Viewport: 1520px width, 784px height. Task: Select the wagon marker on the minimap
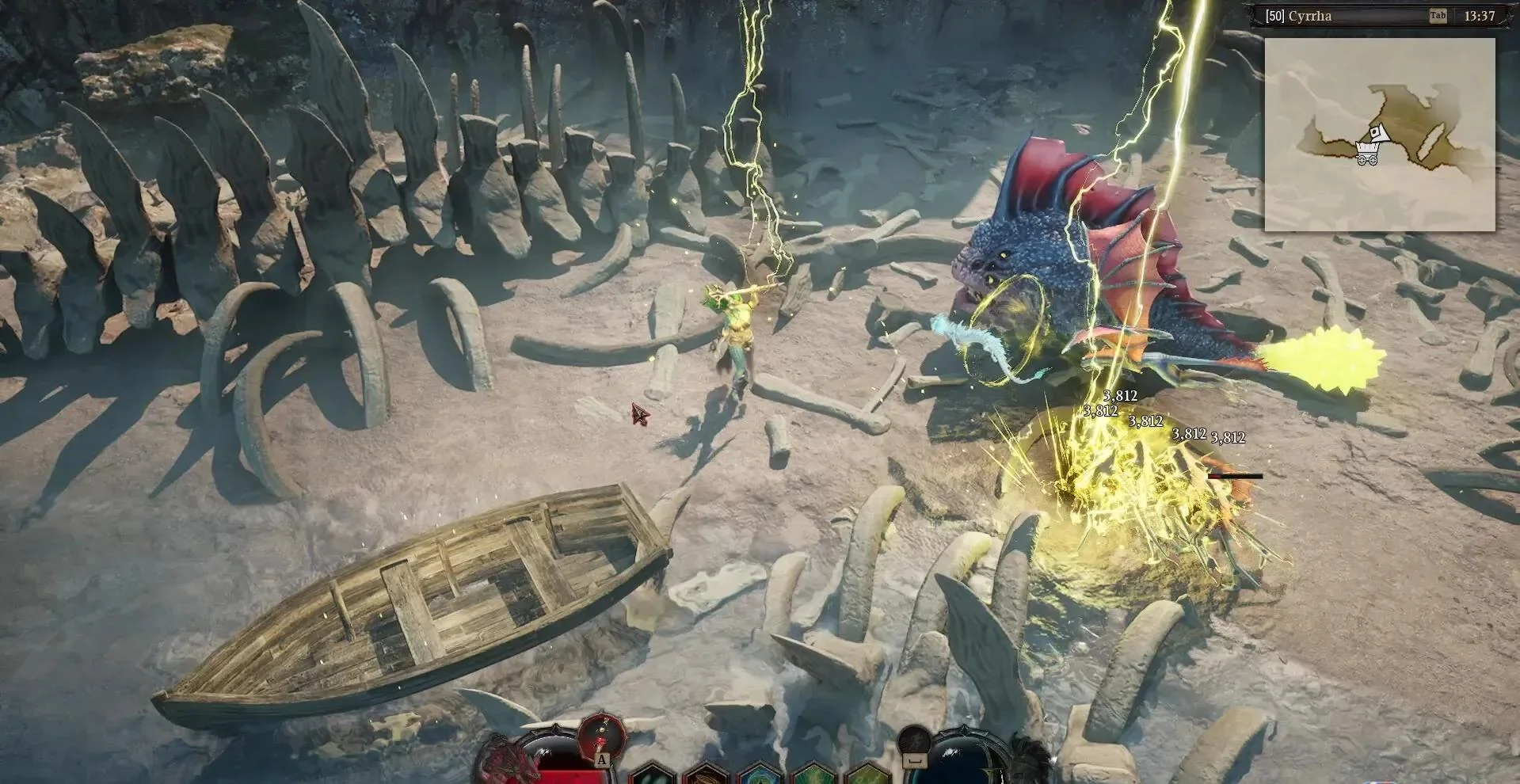1367,153
